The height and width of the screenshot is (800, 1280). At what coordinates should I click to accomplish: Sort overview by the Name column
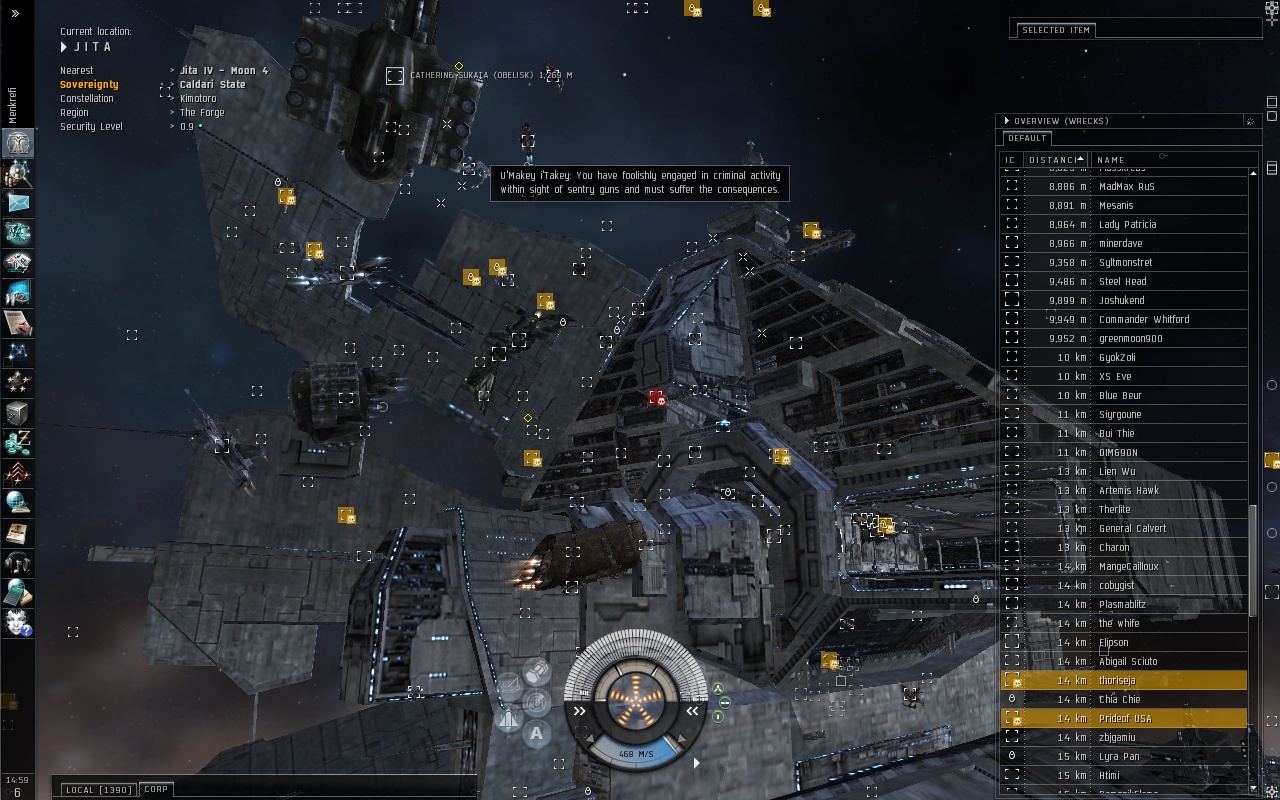click(1111, 159)
